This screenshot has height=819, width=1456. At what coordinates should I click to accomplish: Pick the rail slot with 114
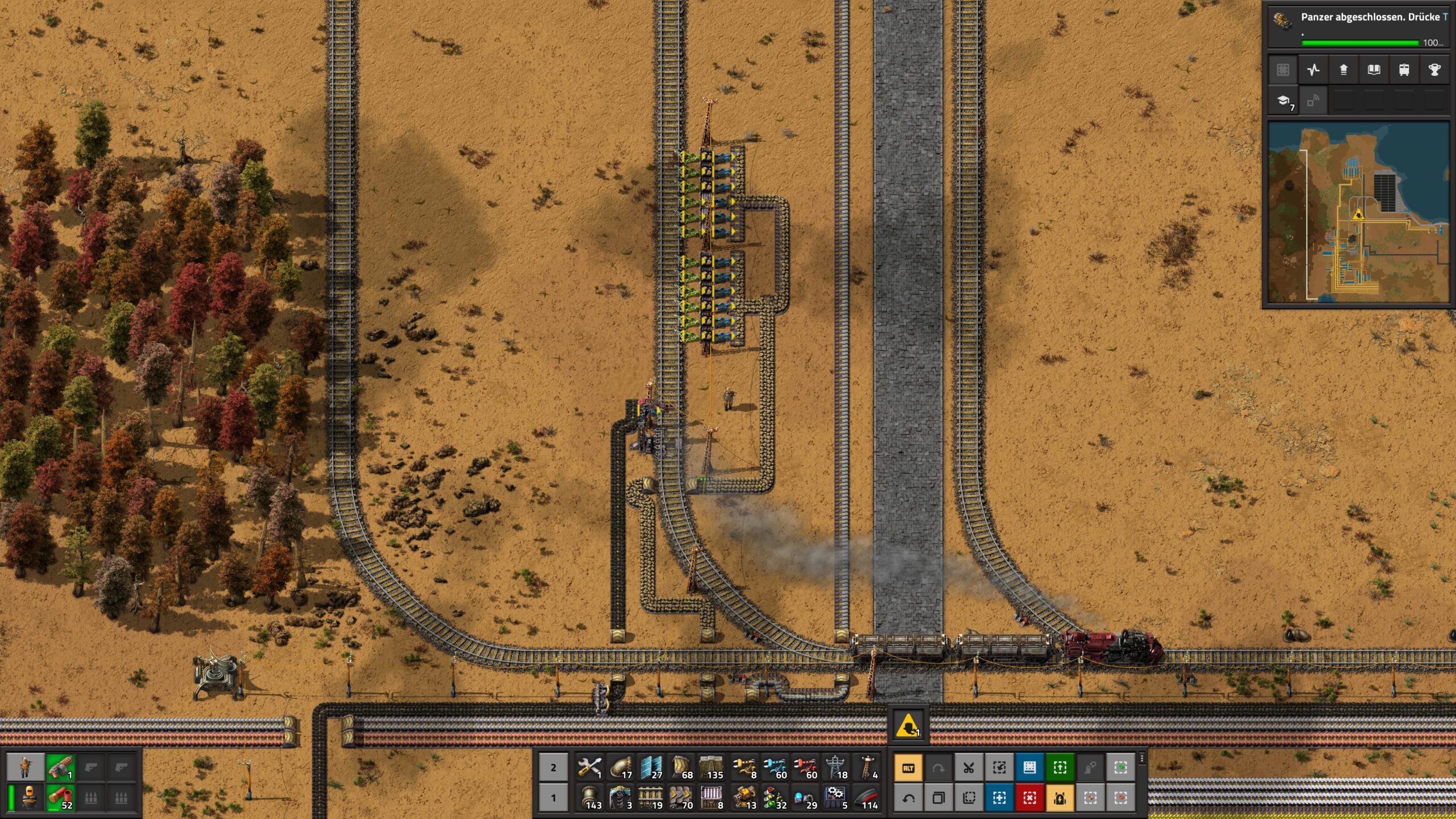pyautogui.click(x=867, y=797)
